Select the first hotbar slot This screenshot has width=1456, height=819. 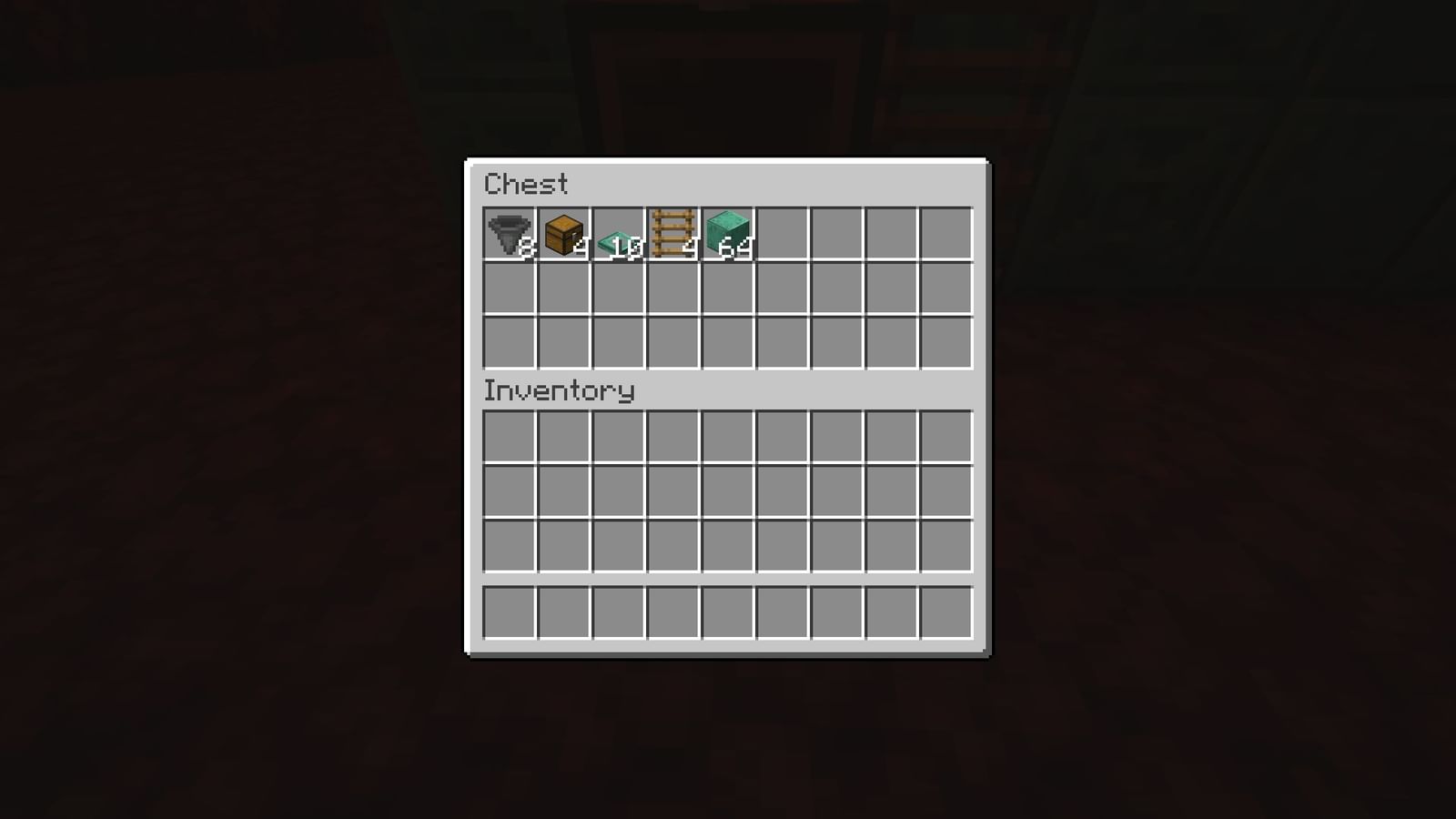[x=510, y=612]
